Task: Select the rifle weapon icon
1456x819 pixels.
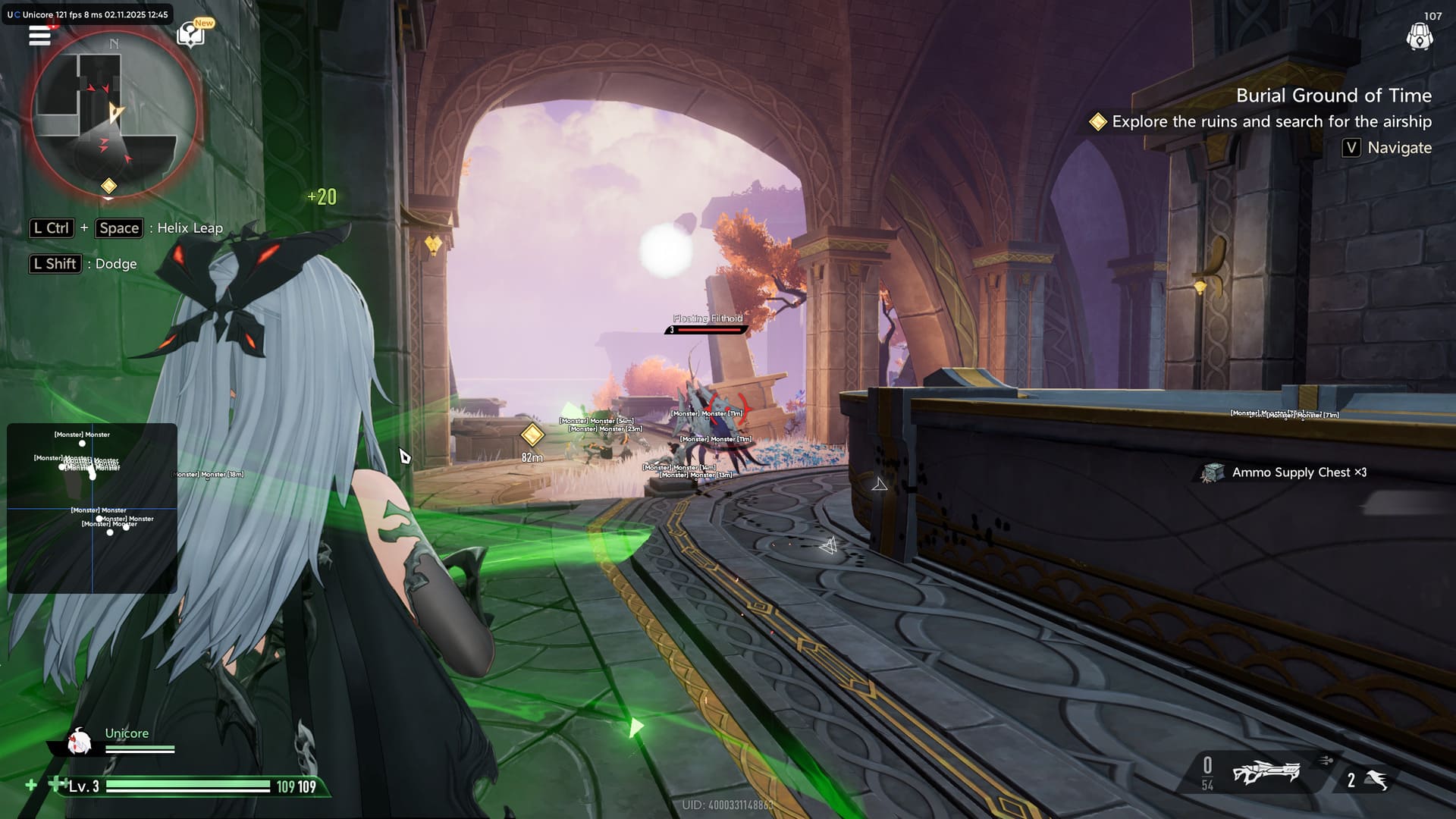Action: [x=1266, y=773]
